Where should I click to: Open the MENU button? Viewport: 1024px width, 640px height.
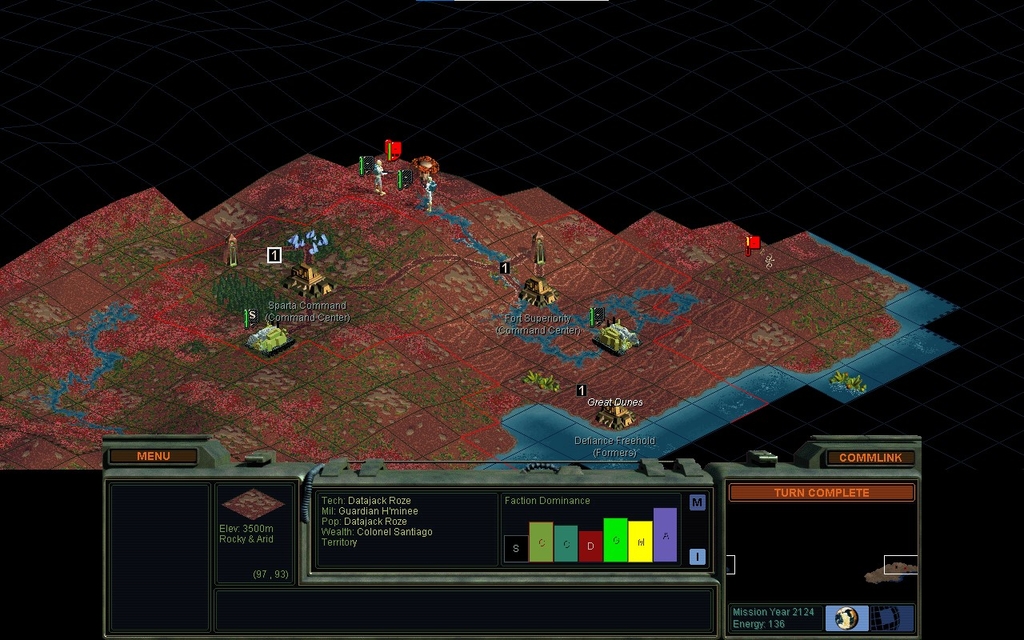click(x=153, y=457)
